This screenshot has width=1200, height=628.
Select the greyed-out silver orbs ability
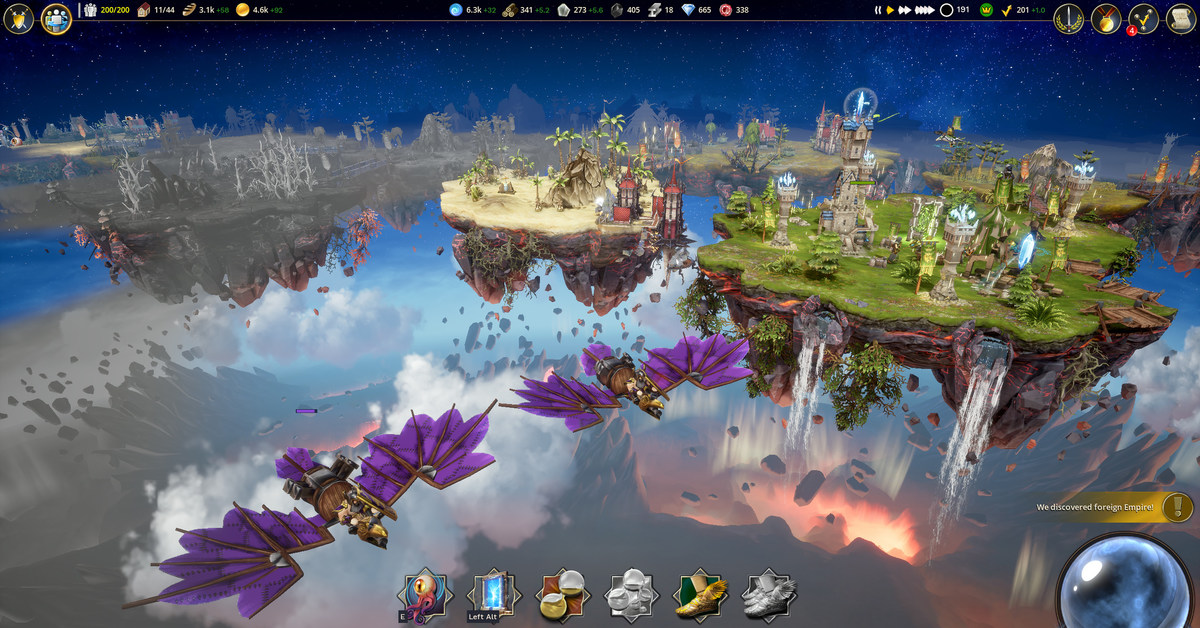tap(631, 596)
